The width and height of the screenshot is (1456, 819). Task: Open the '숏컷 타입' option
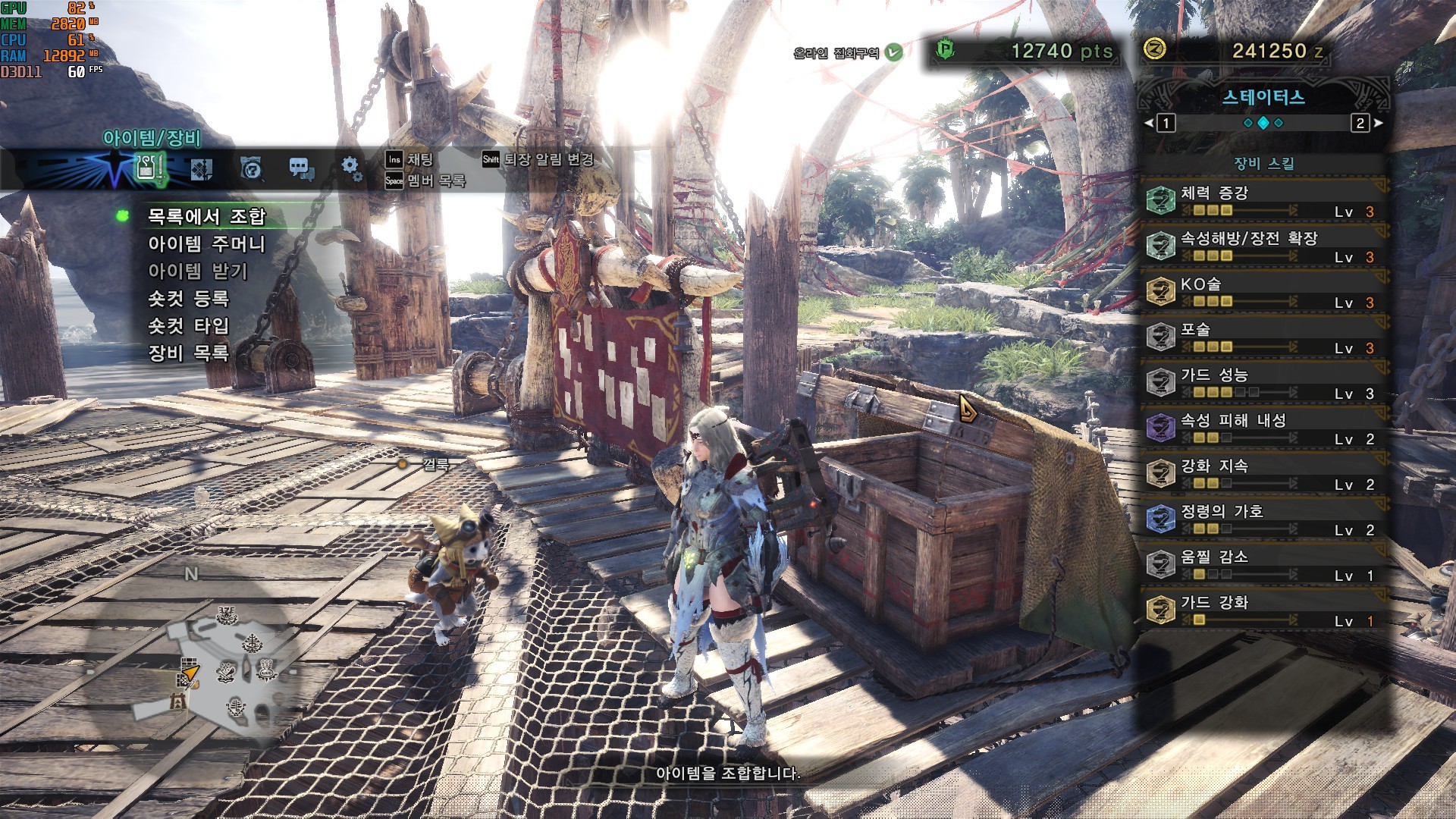pyautogui.click(x=188, y=326)
